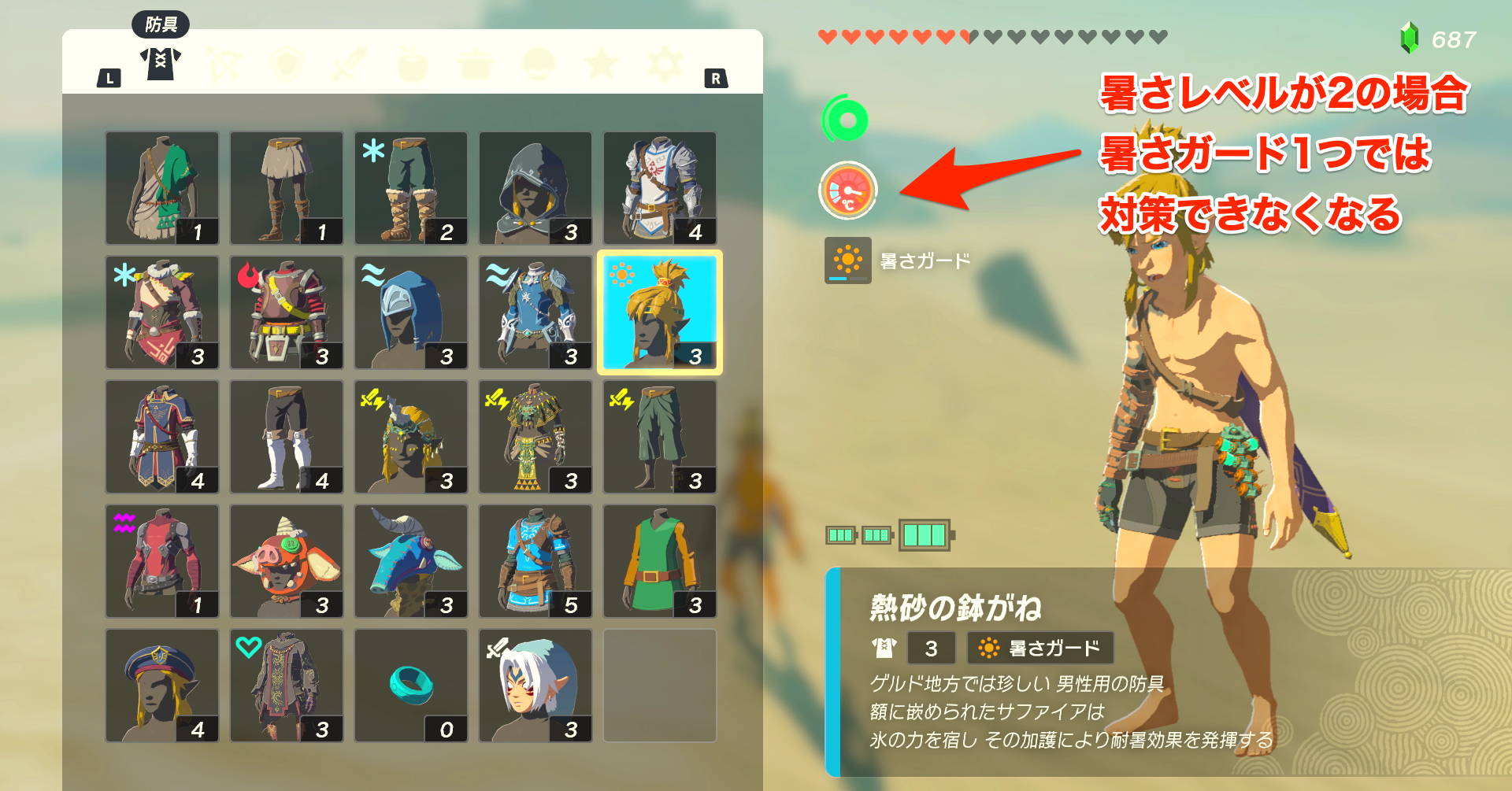Select the cooking pot materials tab icon
This screenshot has height=791, width=1512.
coord(474,63)
